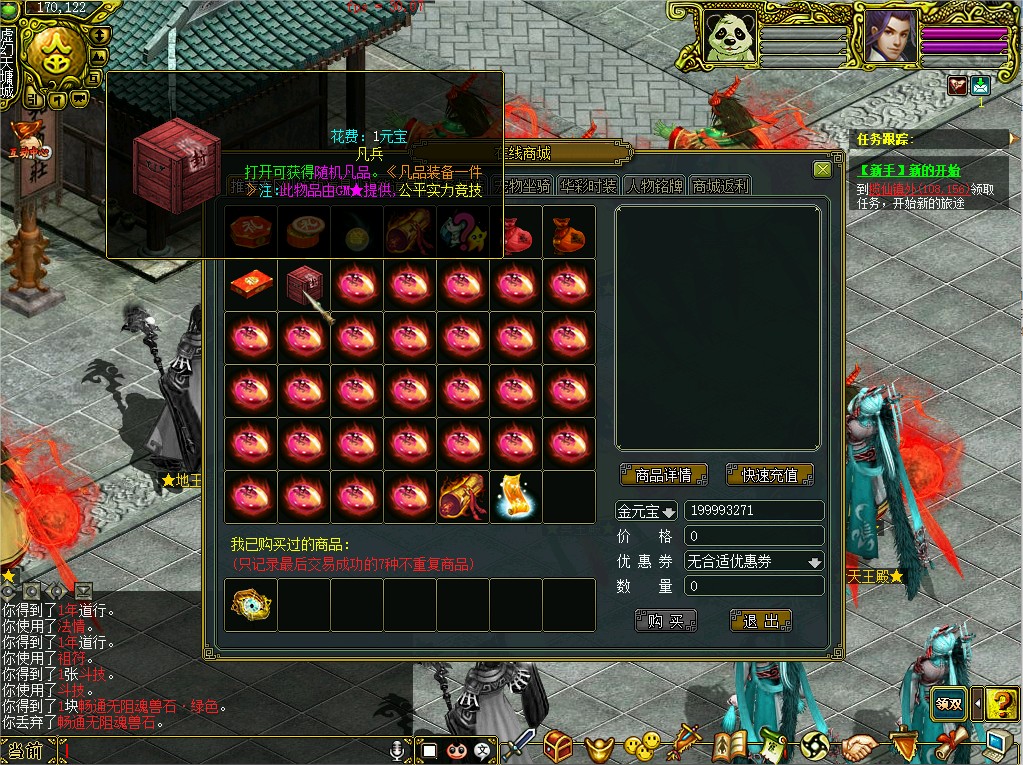
Task: Click the 快速充值 quick recharge button
Action: tap(769, 475)
